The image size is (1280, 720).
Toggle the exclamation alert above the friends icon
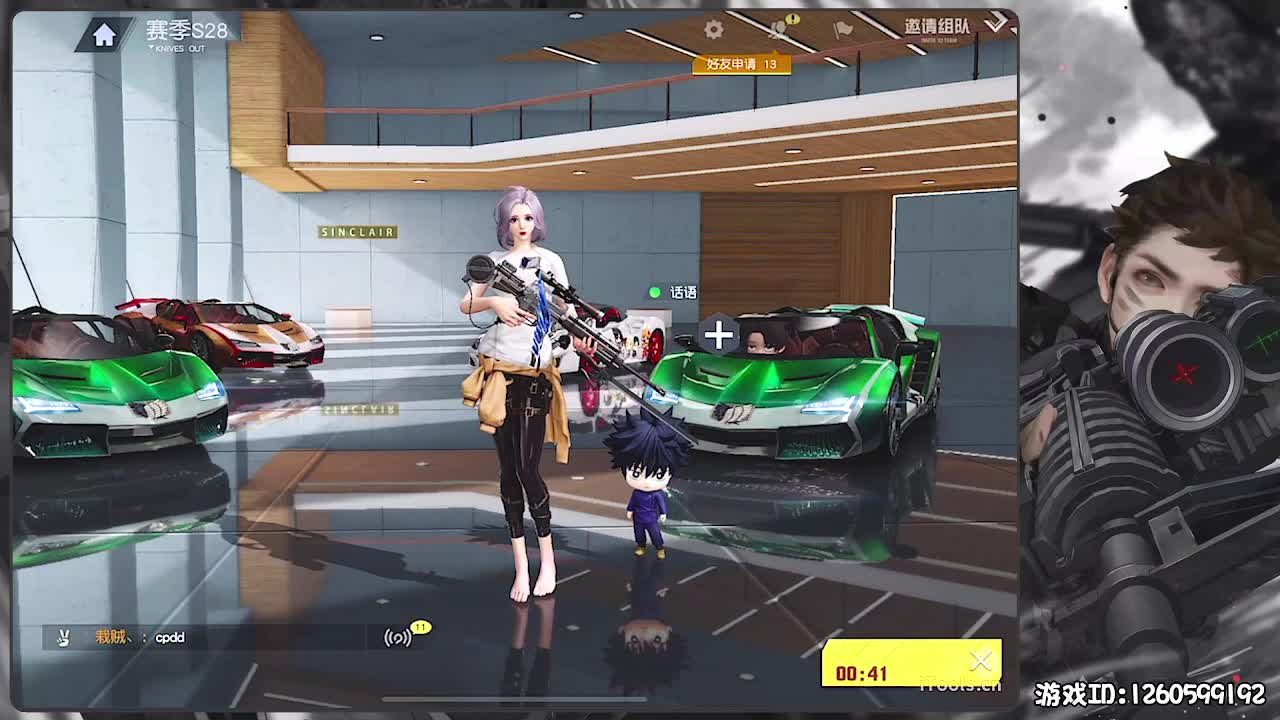pos(792,19)
